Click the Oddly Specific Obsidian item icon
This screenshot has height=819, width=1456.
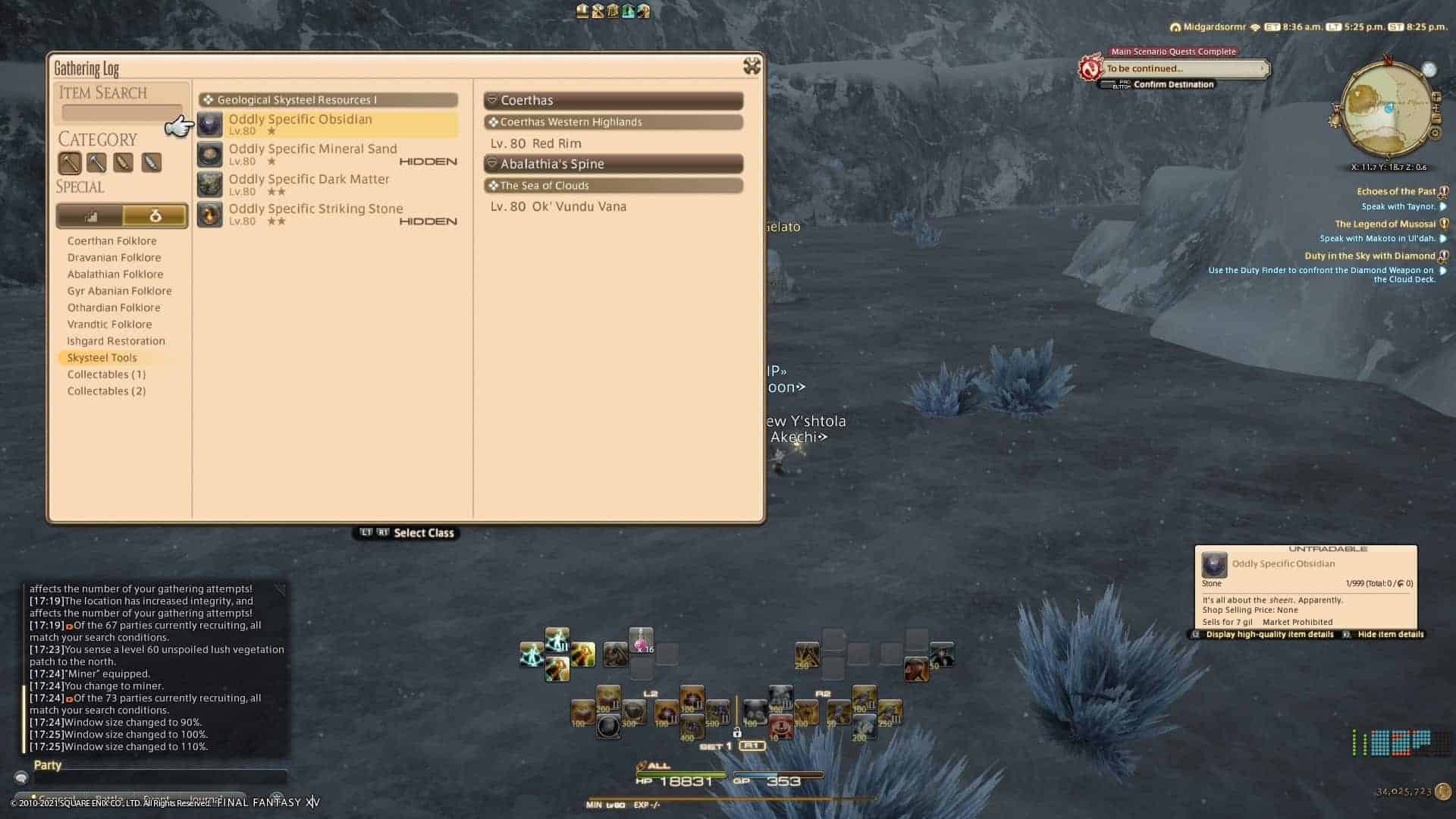[x=209, y=124]
